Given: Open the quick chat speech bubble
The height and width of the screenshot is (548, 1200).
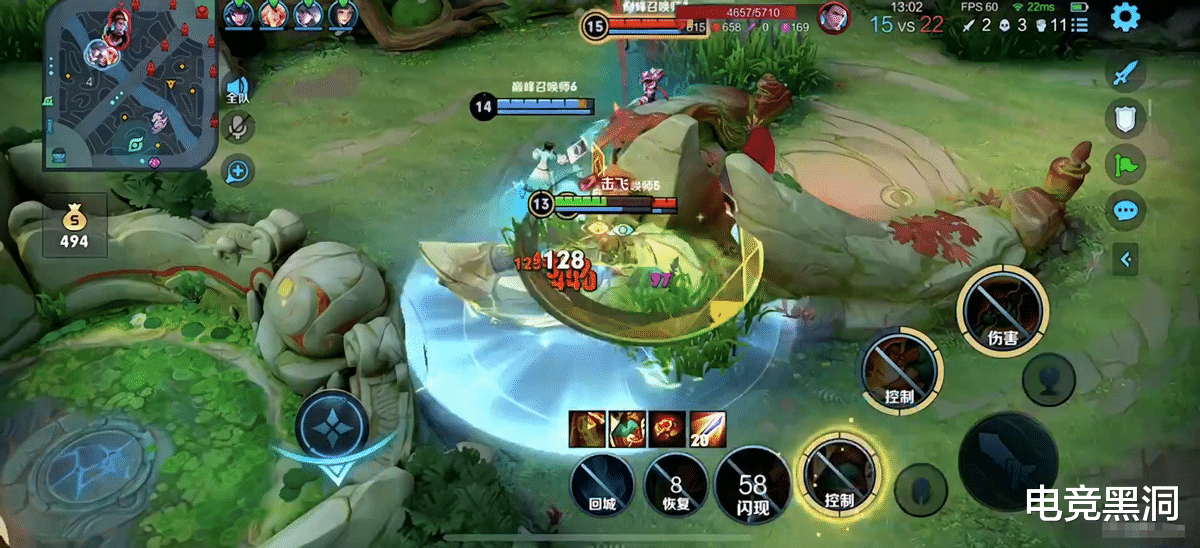Looking at the screenshot, I should coord(1126,211).
